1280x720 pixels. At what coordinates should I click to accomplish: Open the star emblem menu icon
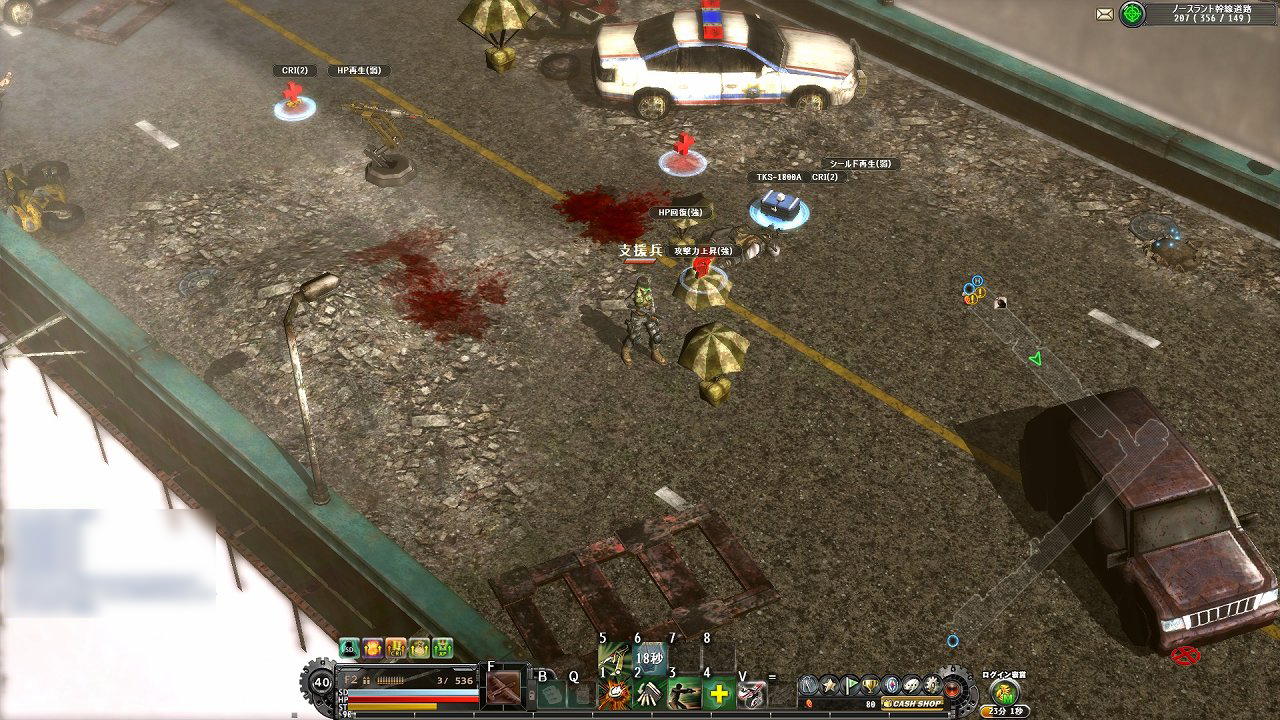[x=827, y=685]
